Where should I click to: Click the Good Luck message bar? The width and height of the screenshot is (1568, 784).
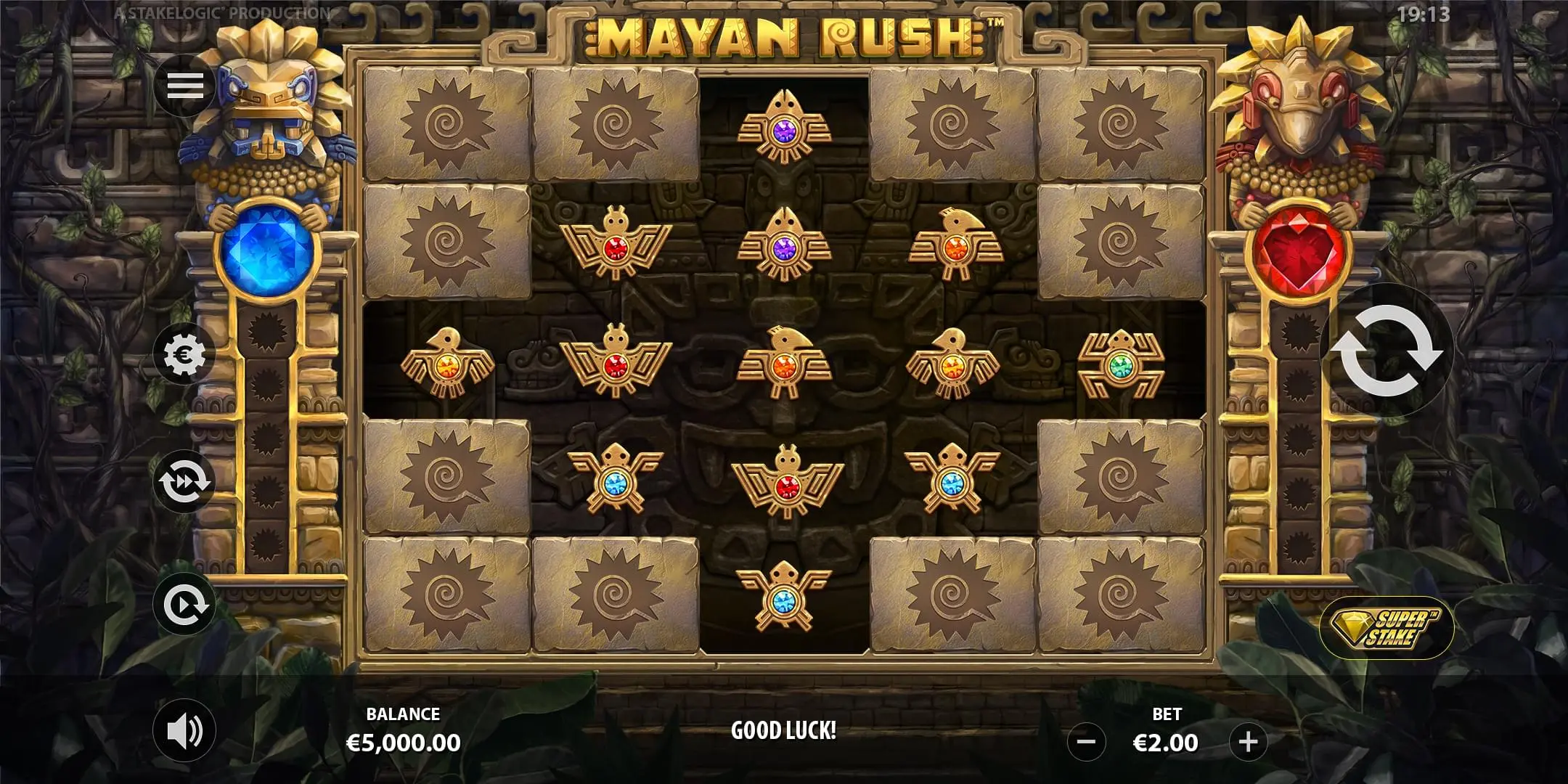[x=784, y=733]
